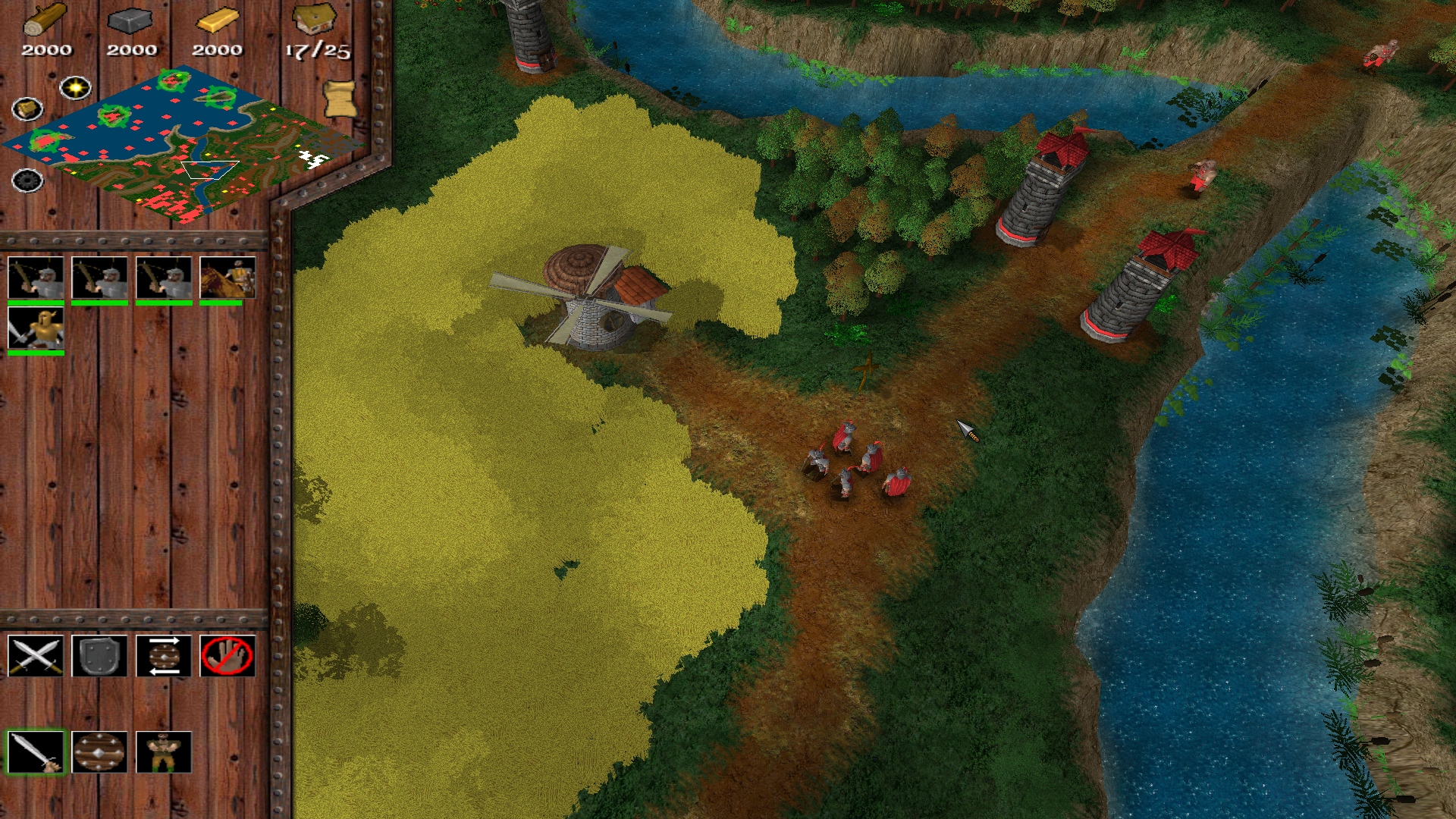Image resolution: width=1456 pixels, height=819 pixels.
Task: Click the sun icon above the minimap
Action: 75,86
